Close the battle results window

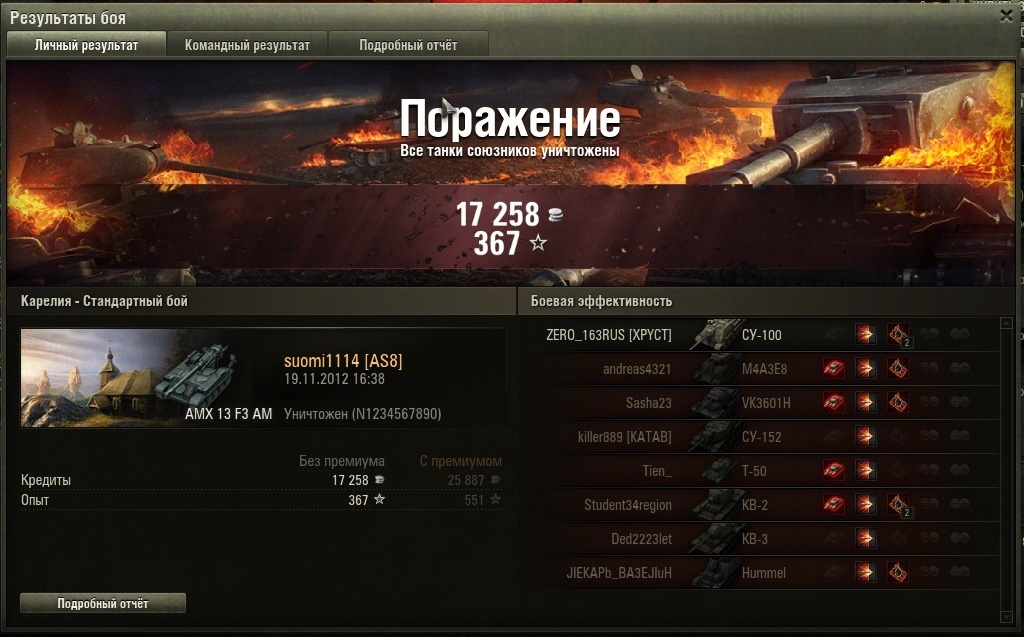[x=1006, y=16]
